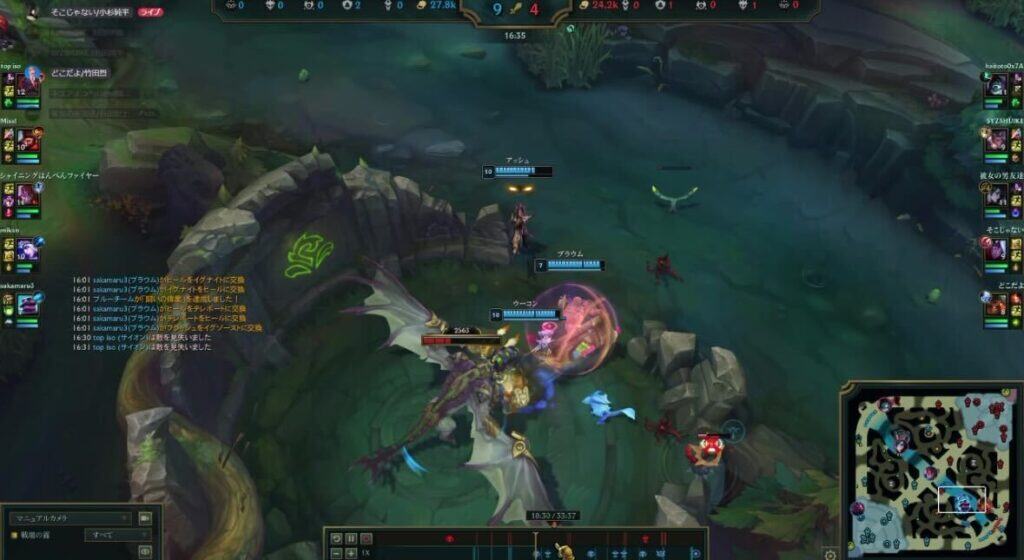Open settings via the gear icon by the minimap
Screen dimensions: 1024x560
pyautogui.click(x=829, y=553)
